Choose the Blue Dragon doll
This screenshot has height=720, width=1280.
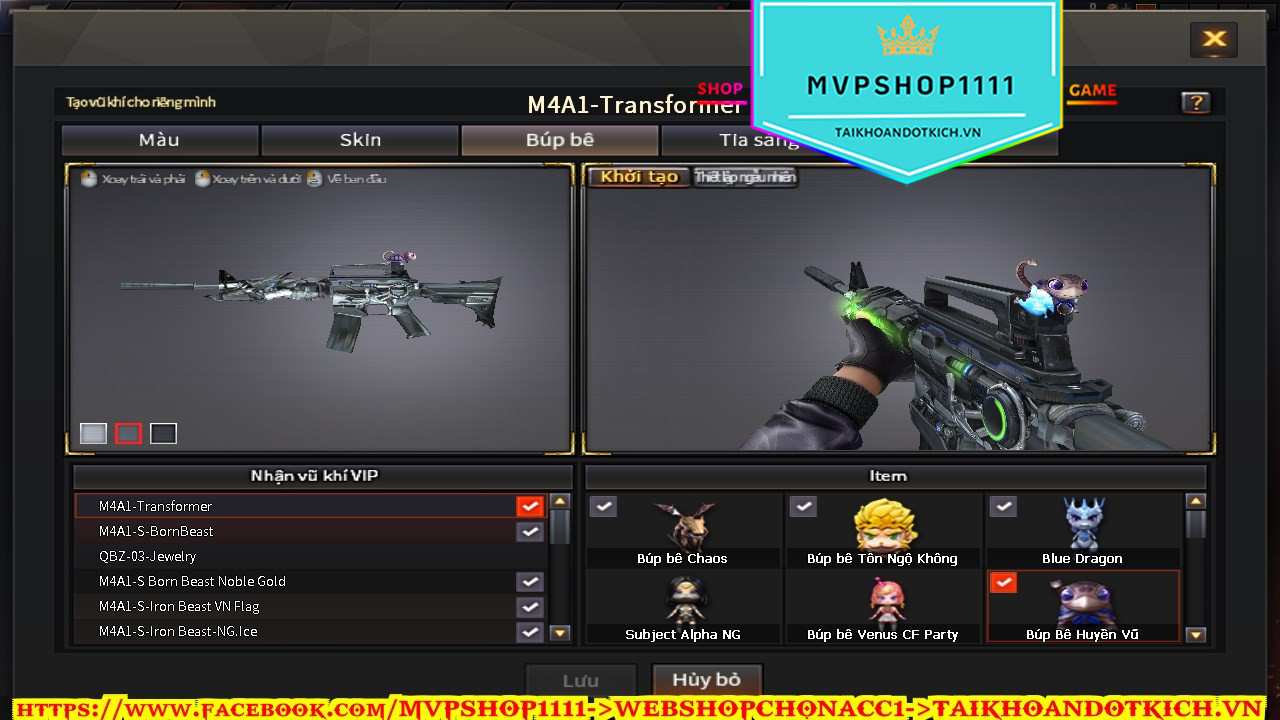tap(1082, 532)
